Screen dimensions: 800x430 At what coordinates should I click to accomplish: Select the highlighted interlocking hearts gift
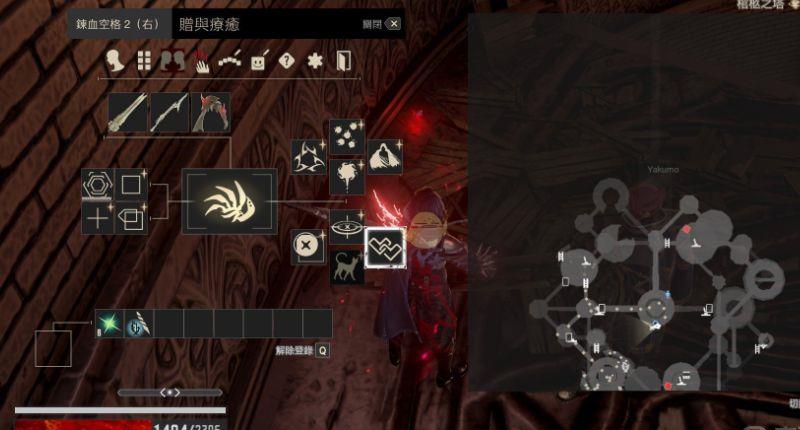click(x=384, y=246)
